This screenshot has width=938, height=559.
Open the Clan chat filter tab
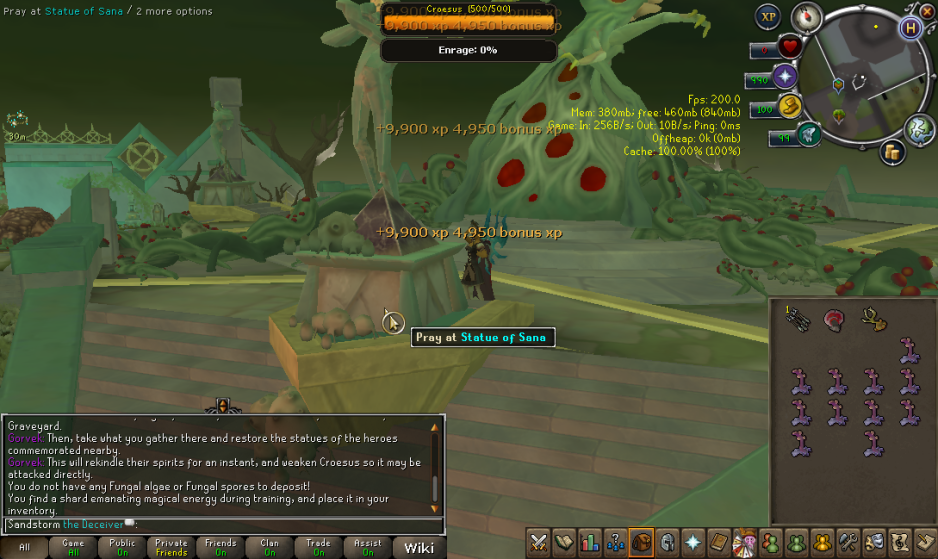[x=269, y=547]
